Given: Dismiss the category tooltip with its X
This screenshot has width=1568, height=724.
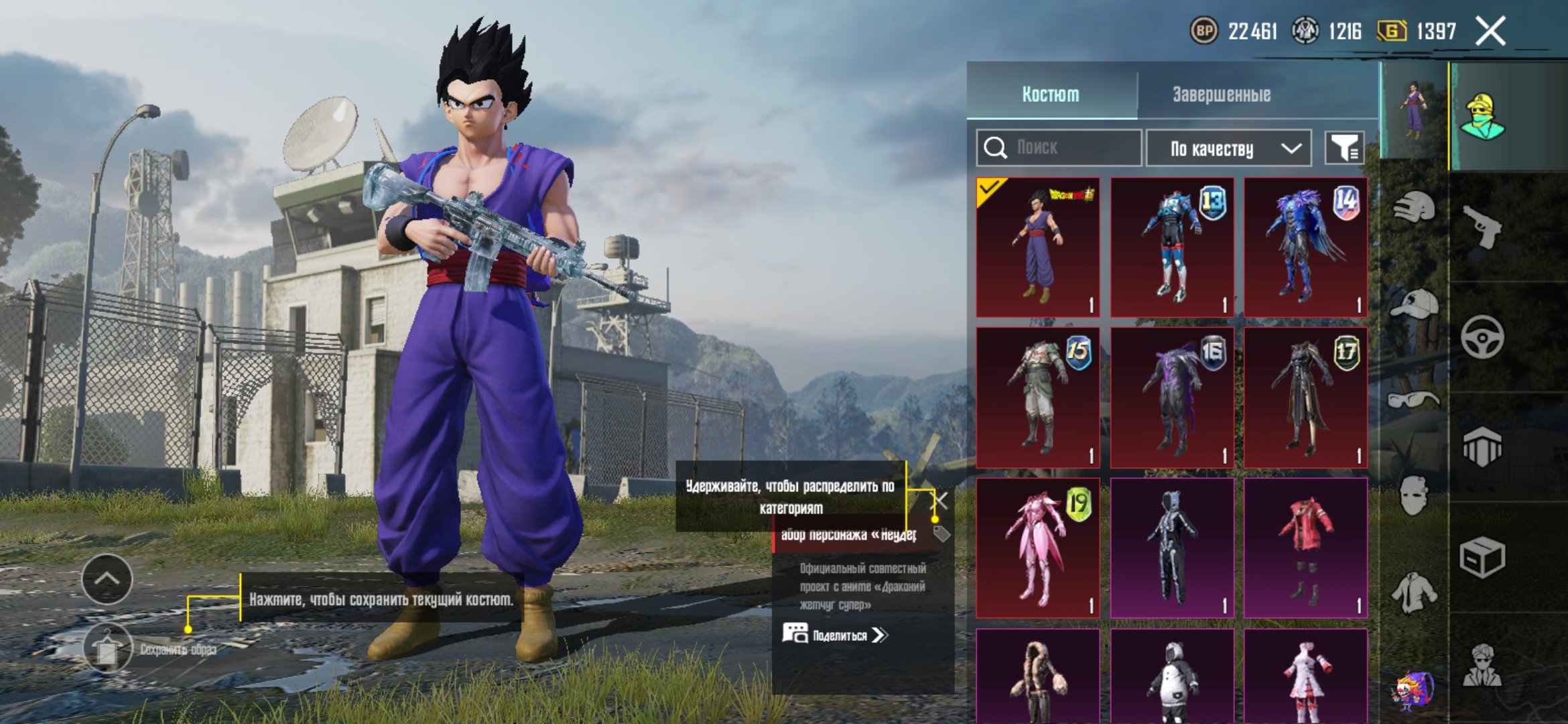Looking at the screenshot, I should [x=941, y=500].
